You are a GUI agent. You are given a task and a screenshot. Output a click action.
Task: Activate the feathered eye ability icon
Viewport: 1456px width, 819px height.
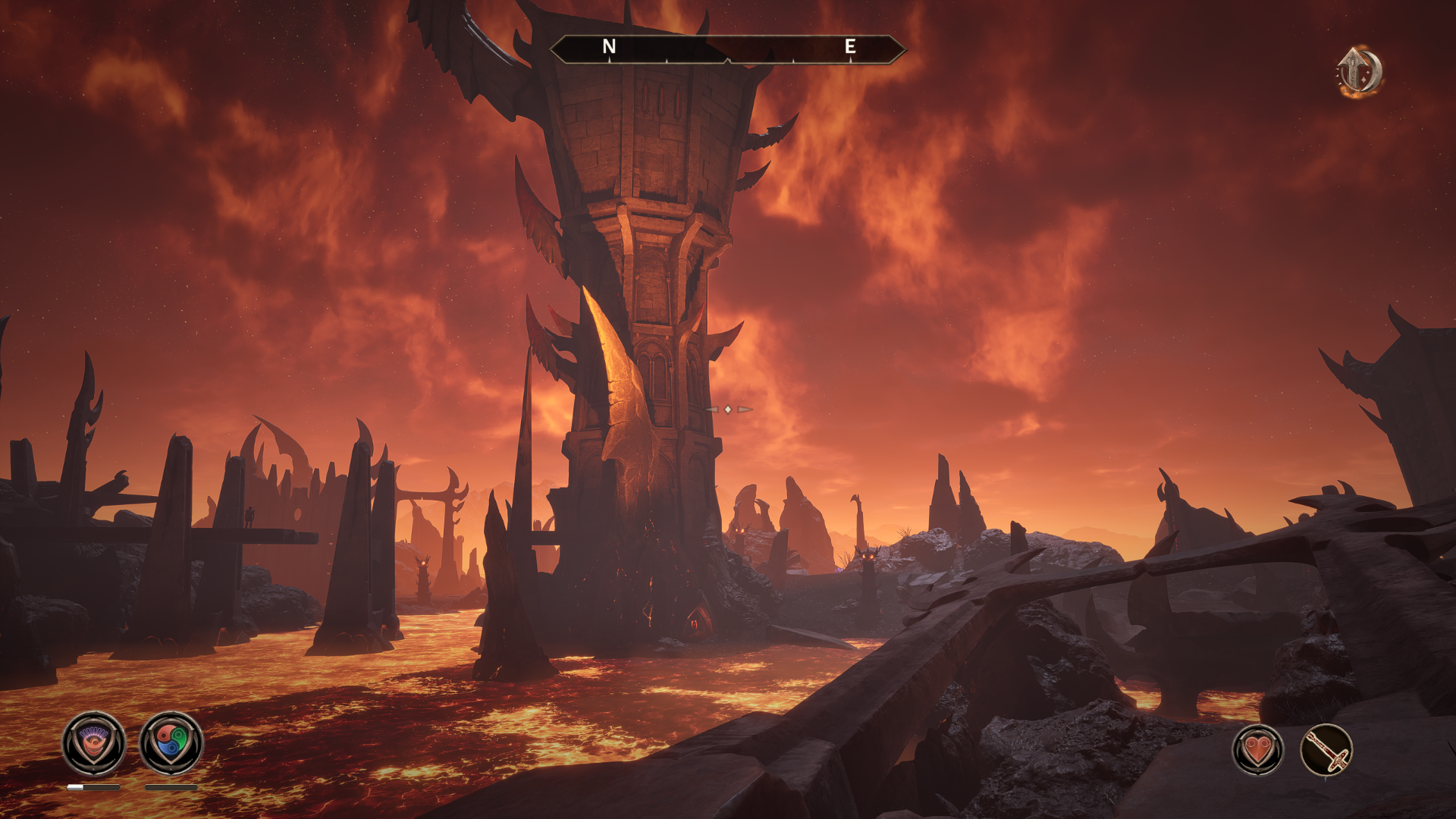(93, 743)
